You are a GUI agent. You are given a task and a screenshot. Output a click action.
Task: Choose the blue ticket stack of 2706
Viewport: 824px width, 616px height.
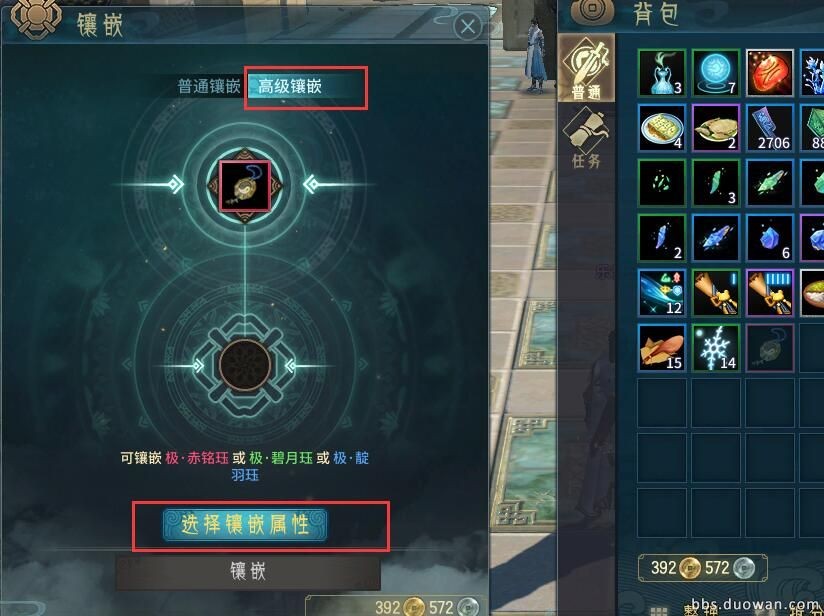(770, 128)
